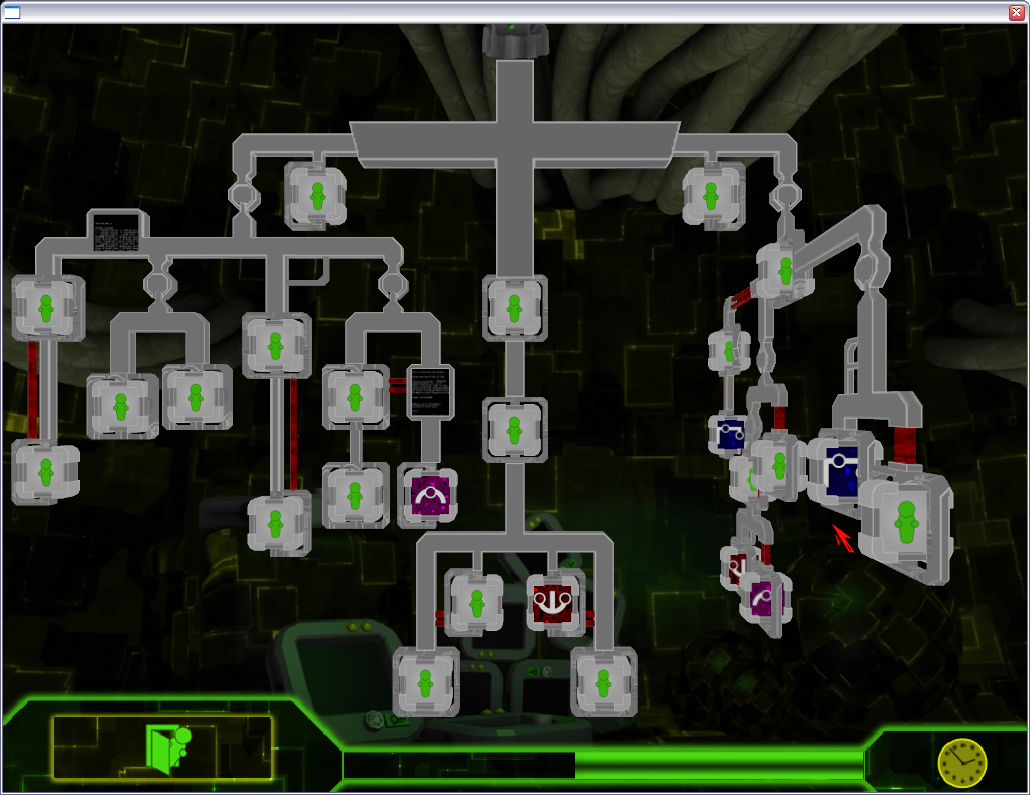Select the root connector atop the tree

click(513, 42)
